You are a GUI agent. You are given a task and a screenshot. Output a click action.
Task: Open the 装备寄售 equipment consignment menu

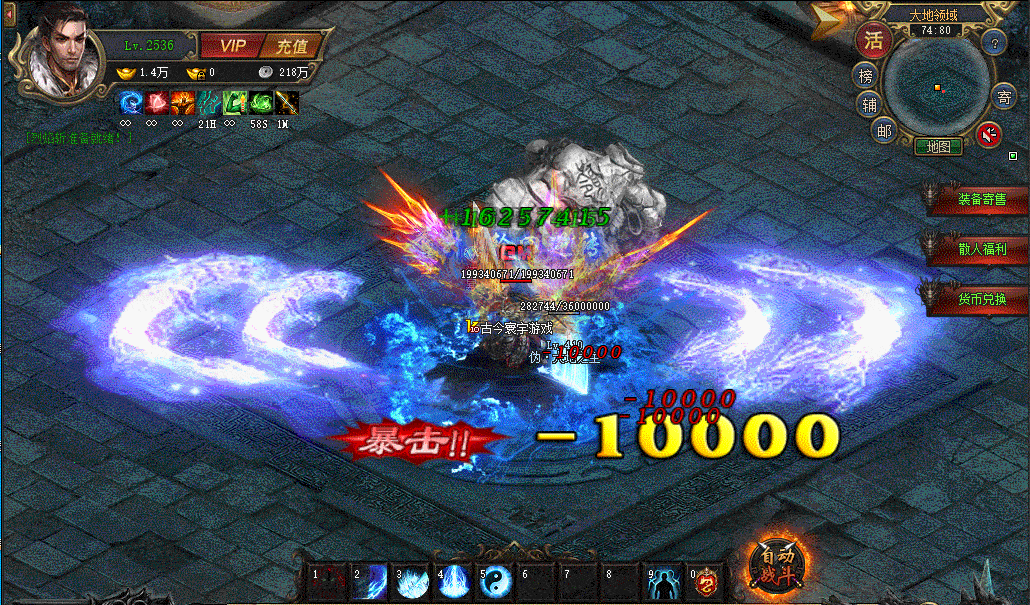[980, 200]
